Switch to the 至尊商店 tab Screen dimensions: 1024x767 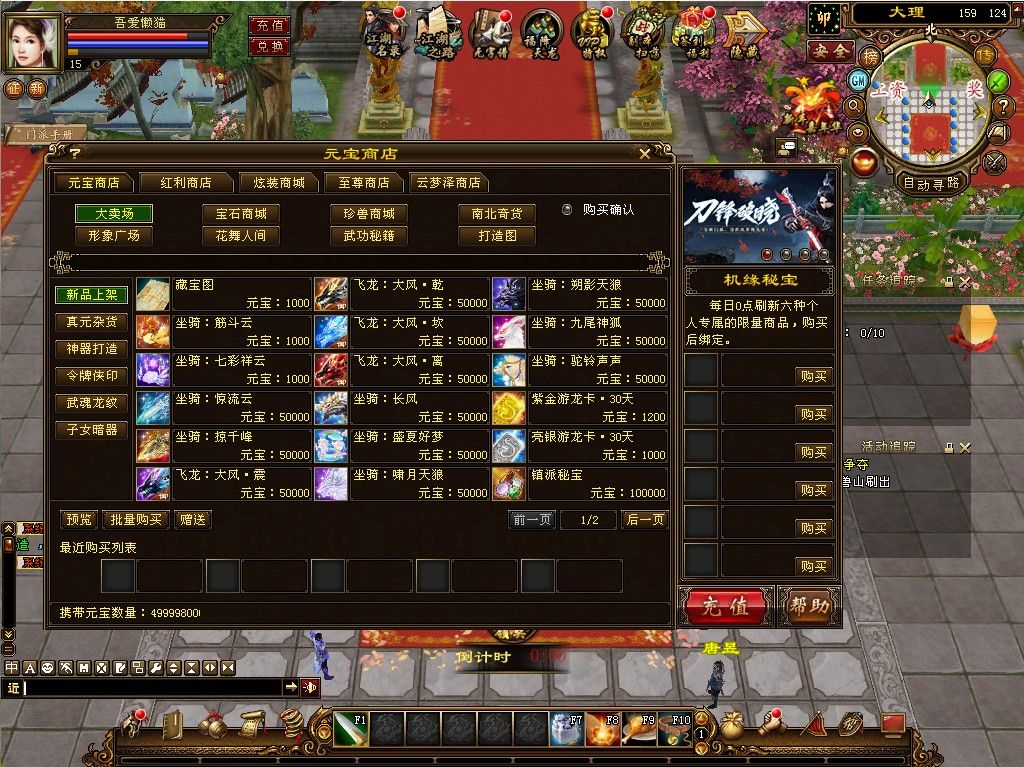363,183
